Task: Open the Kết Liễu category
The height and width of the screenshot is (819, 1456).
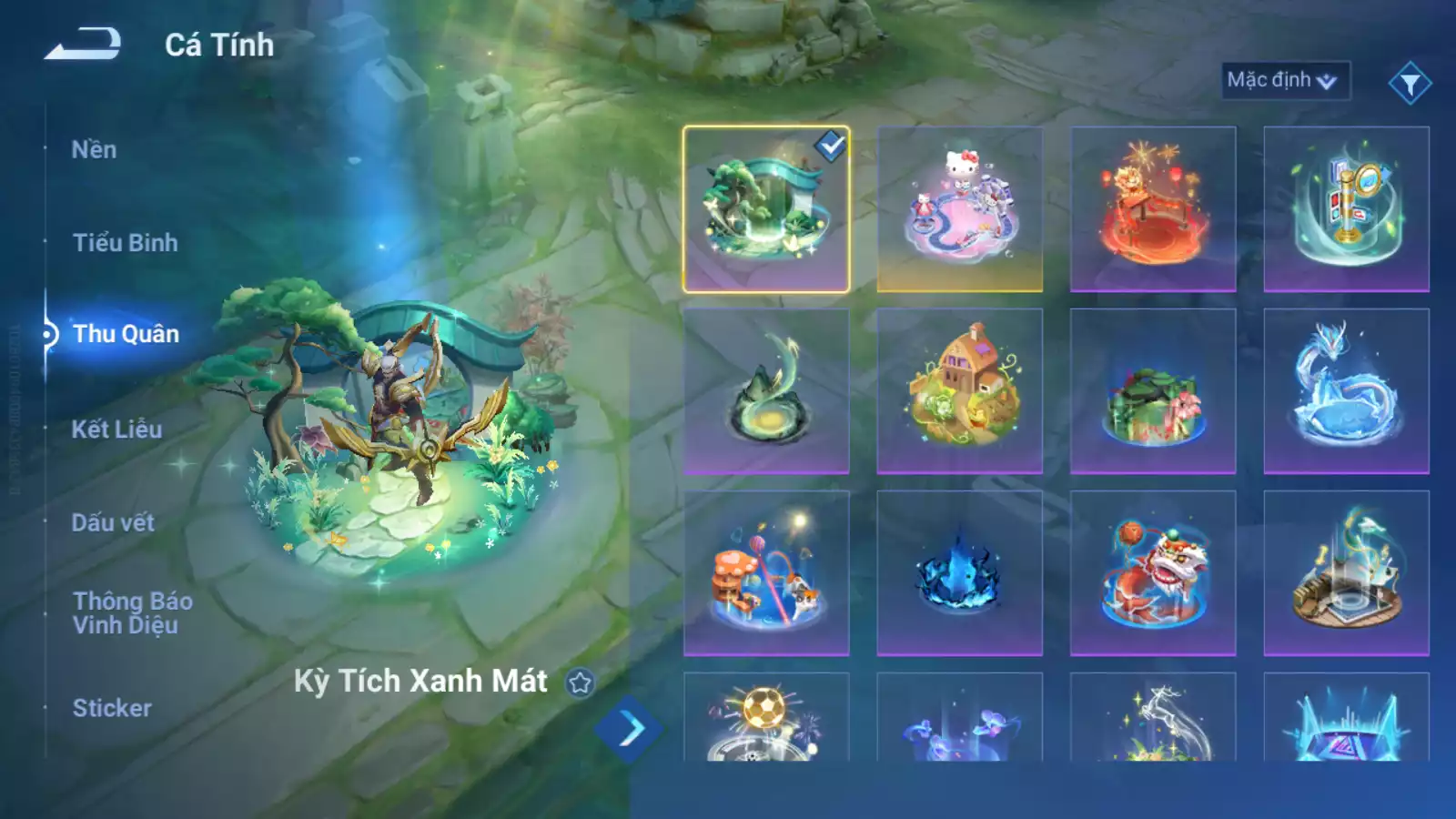Action: coord(116,430)
